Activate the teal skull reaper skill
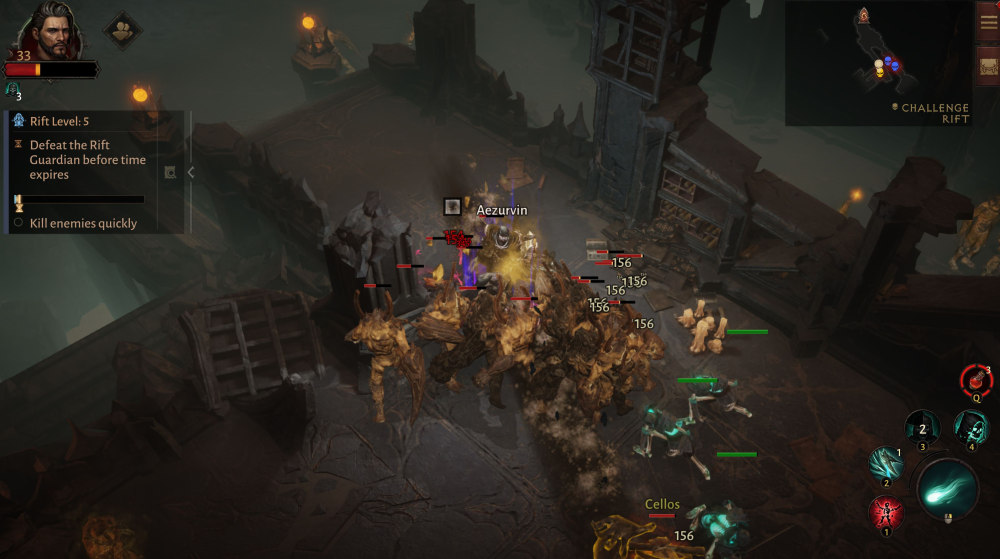 coord(970,429)
